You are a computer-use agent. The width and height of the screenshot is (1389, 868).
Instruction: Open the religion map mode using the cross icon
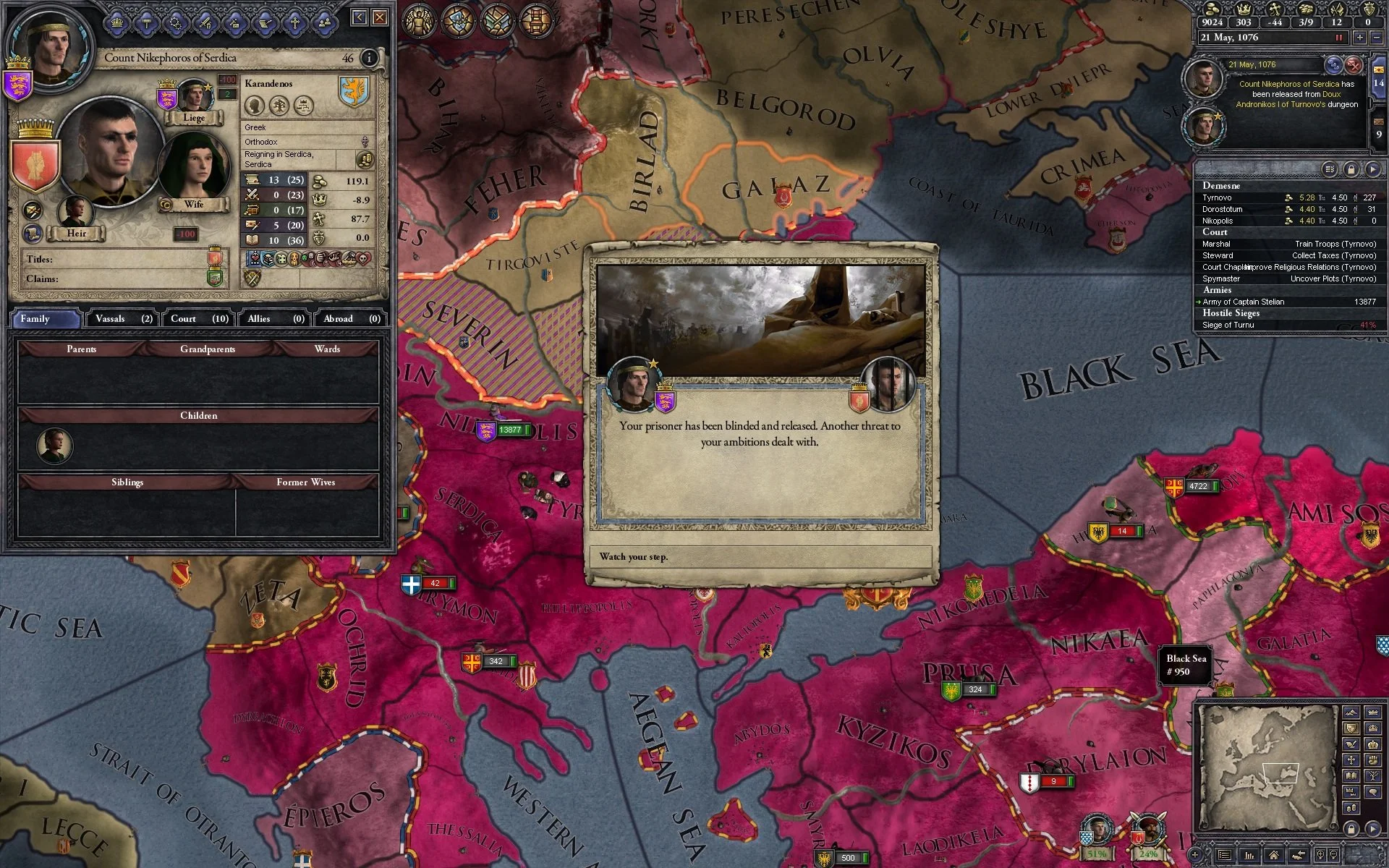[1351, 760]
